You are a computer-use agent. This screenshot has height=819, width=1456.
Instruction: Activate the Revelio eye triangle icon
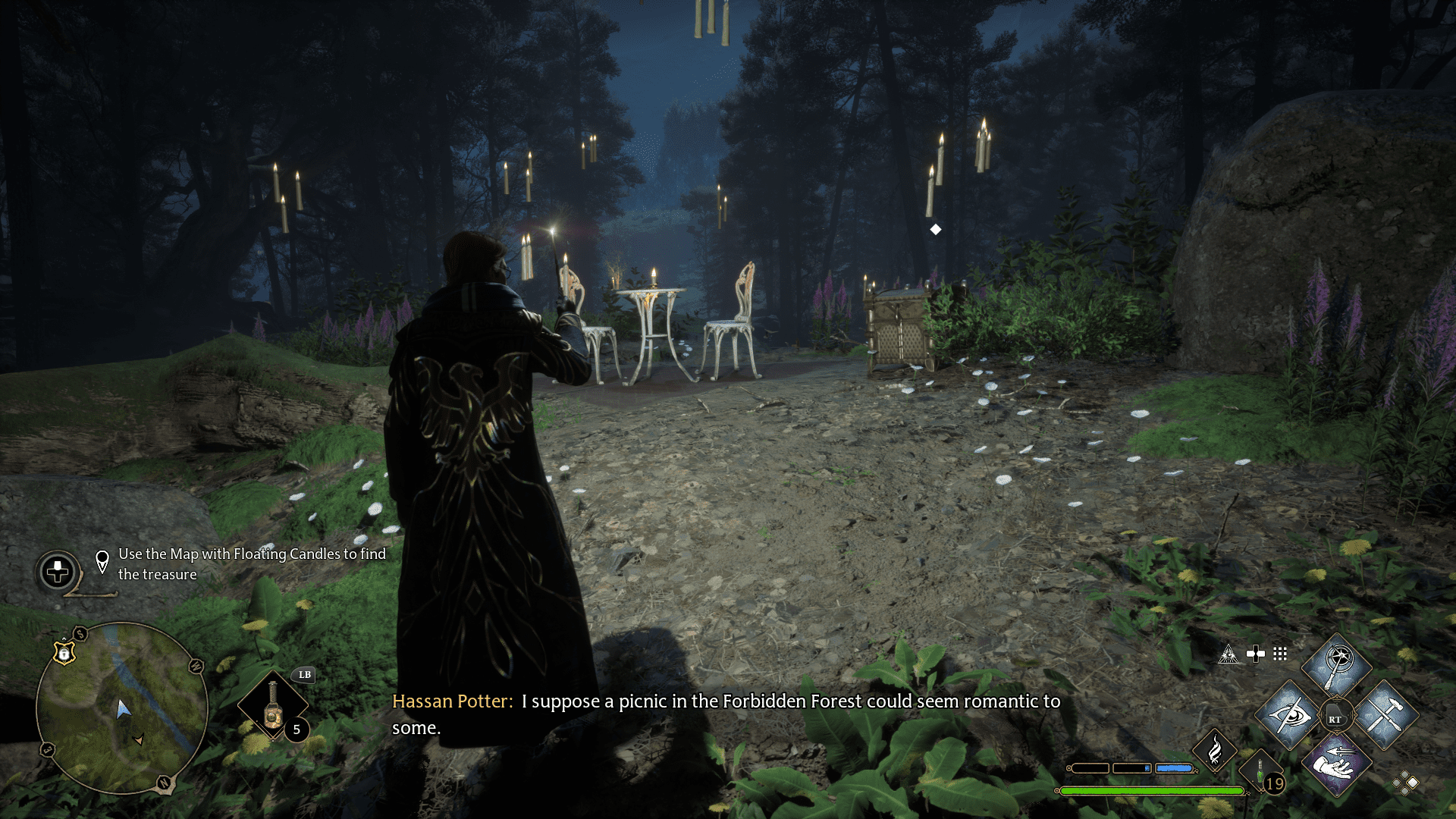tap(1228, 654)
